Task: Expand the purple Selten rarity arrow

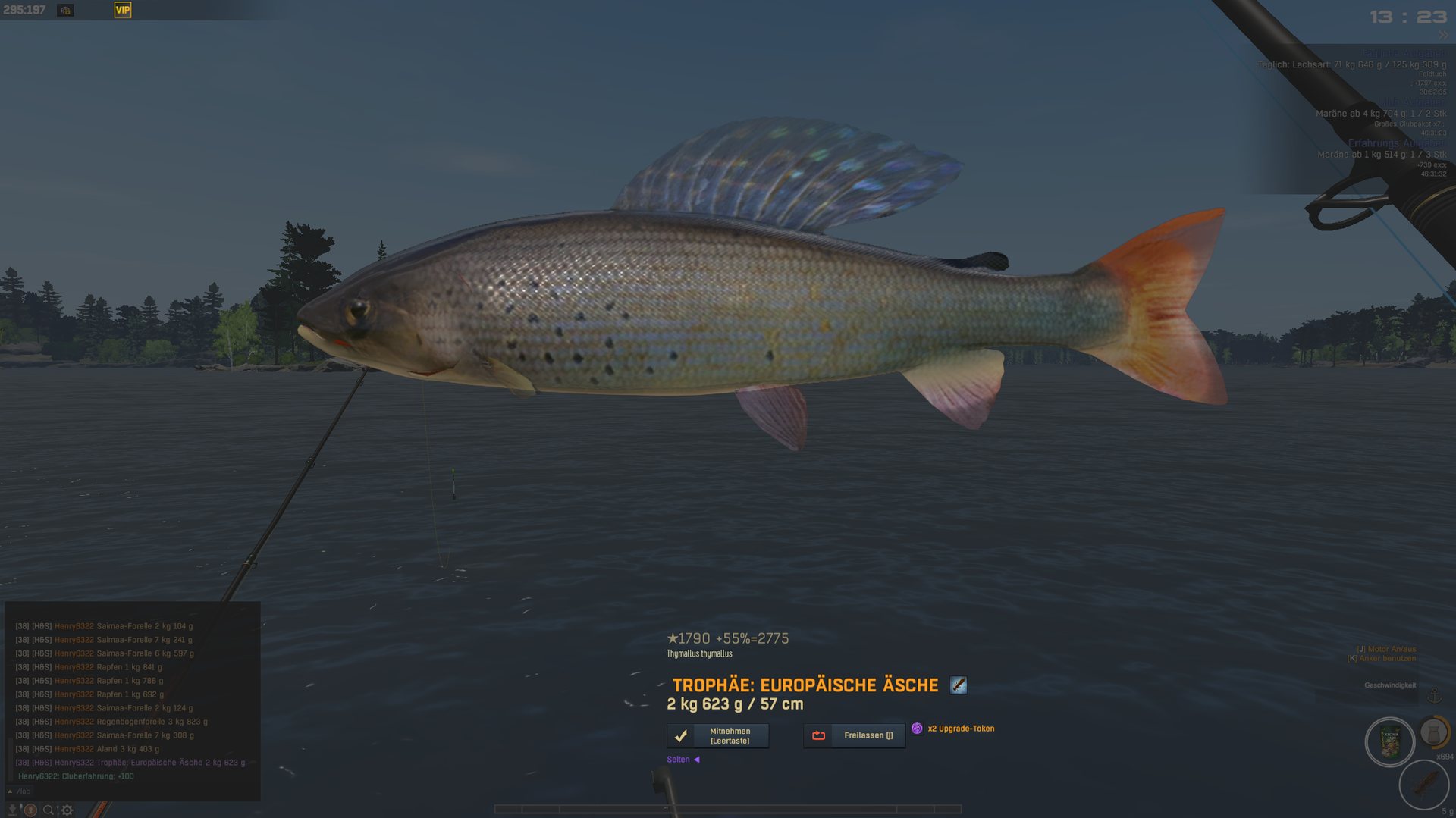Action: [x=697, y=760]
